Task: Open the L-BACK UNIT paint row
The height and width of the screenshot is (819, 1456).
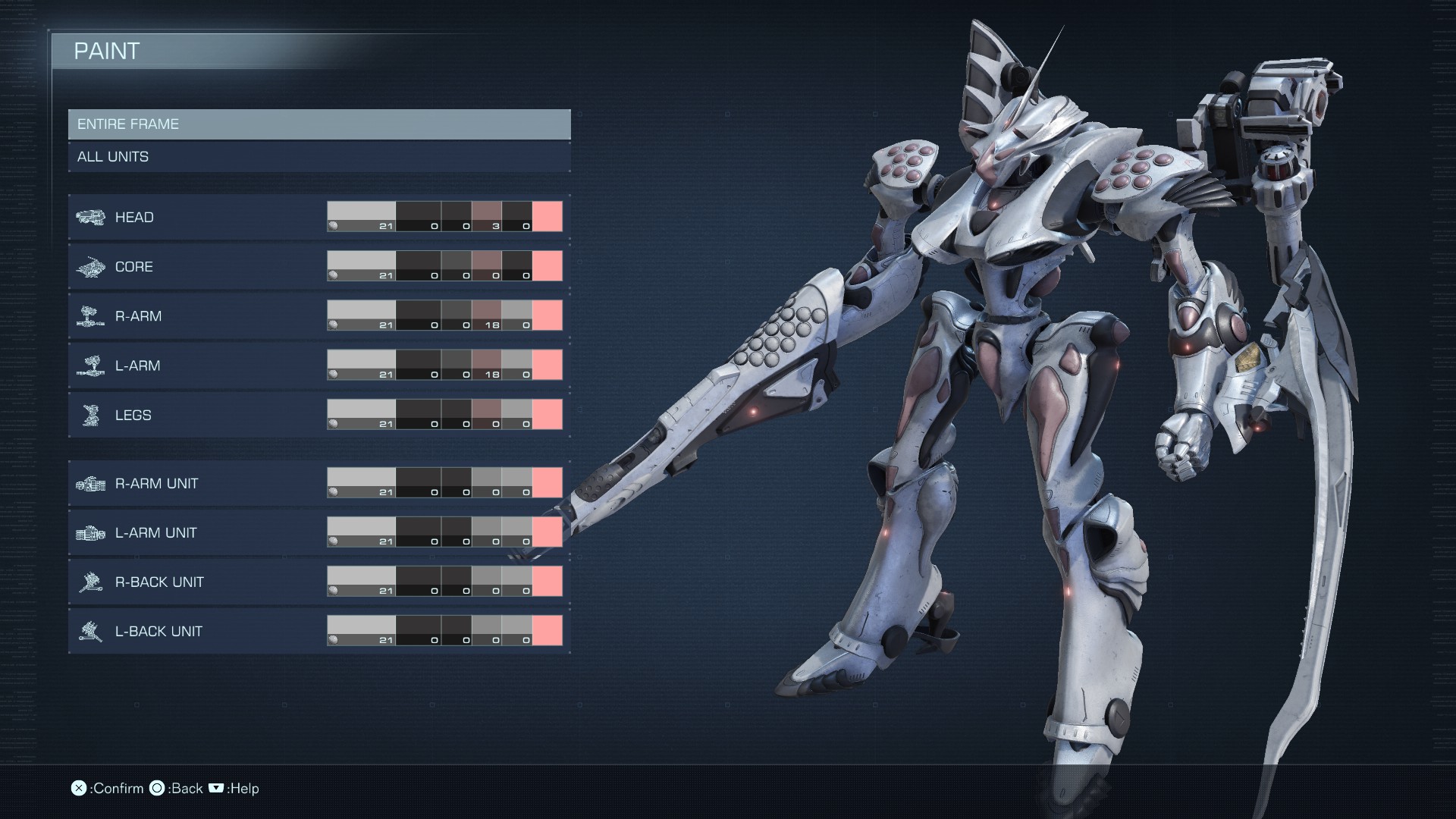Action: pos(197,631)
